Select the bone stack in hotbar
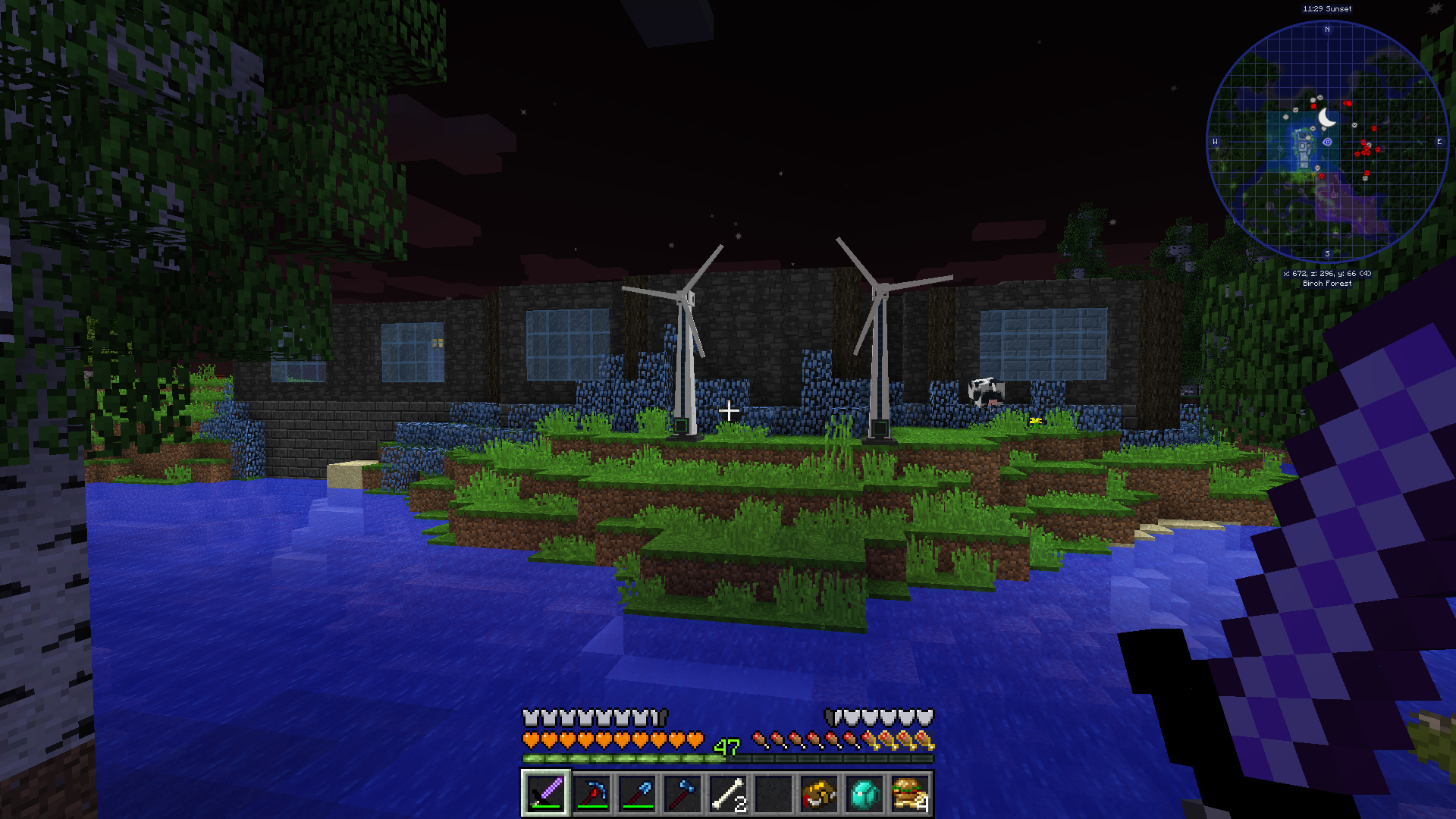This screenshot has height=819, width=1456. pos(728,793)
